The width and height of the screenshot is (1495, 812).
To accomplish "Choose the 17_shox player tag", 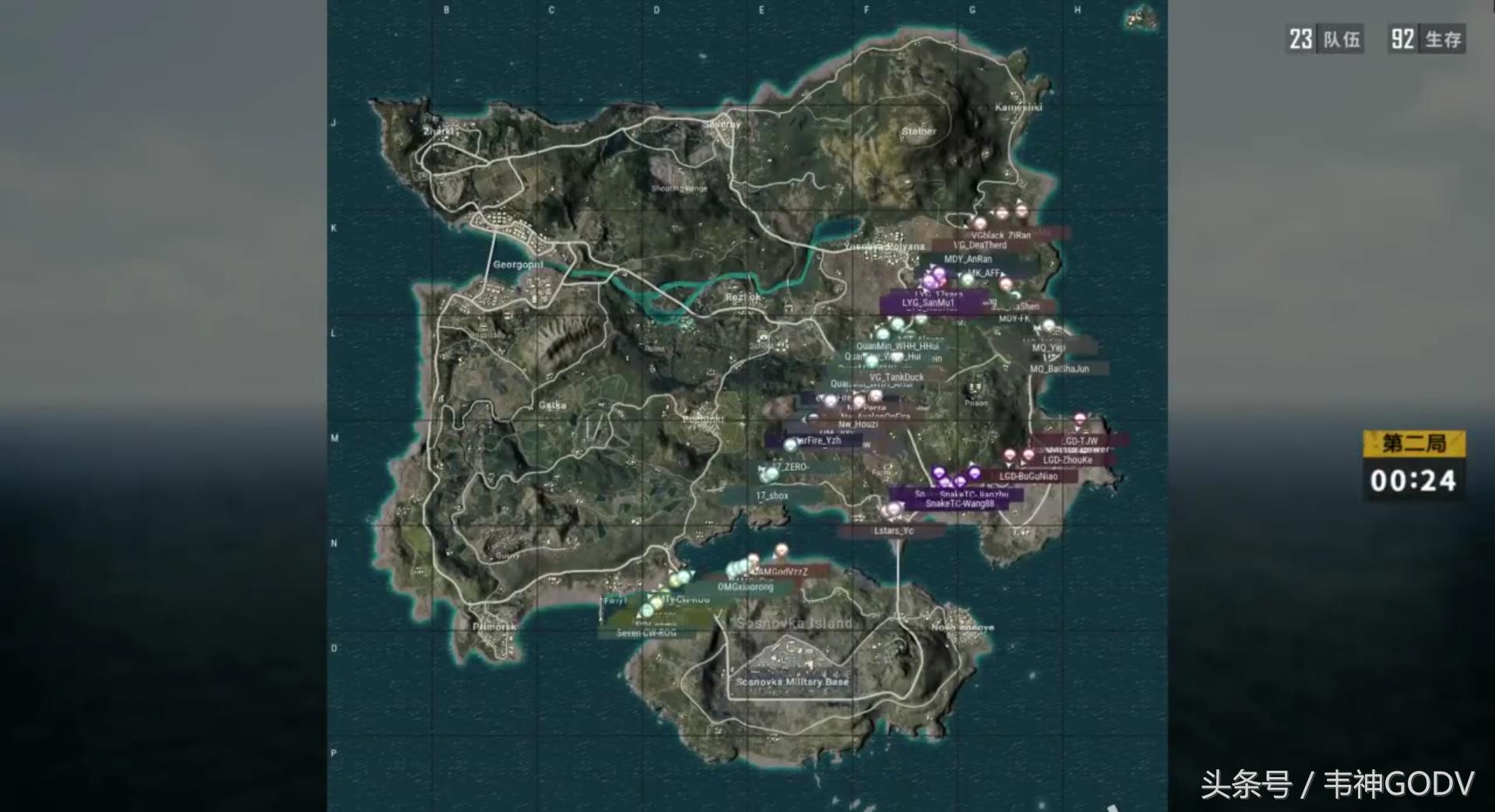I will tap(772, 496).
